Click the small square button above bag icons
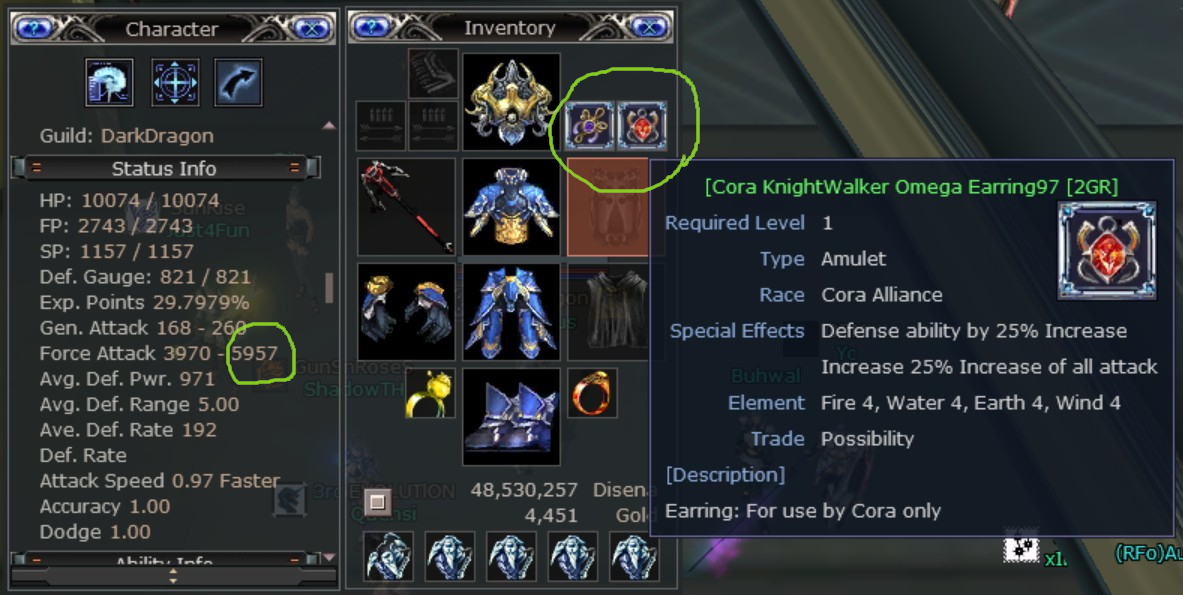Image resolution: width=1183 pixels, height=595 pixels. point(377,501)
